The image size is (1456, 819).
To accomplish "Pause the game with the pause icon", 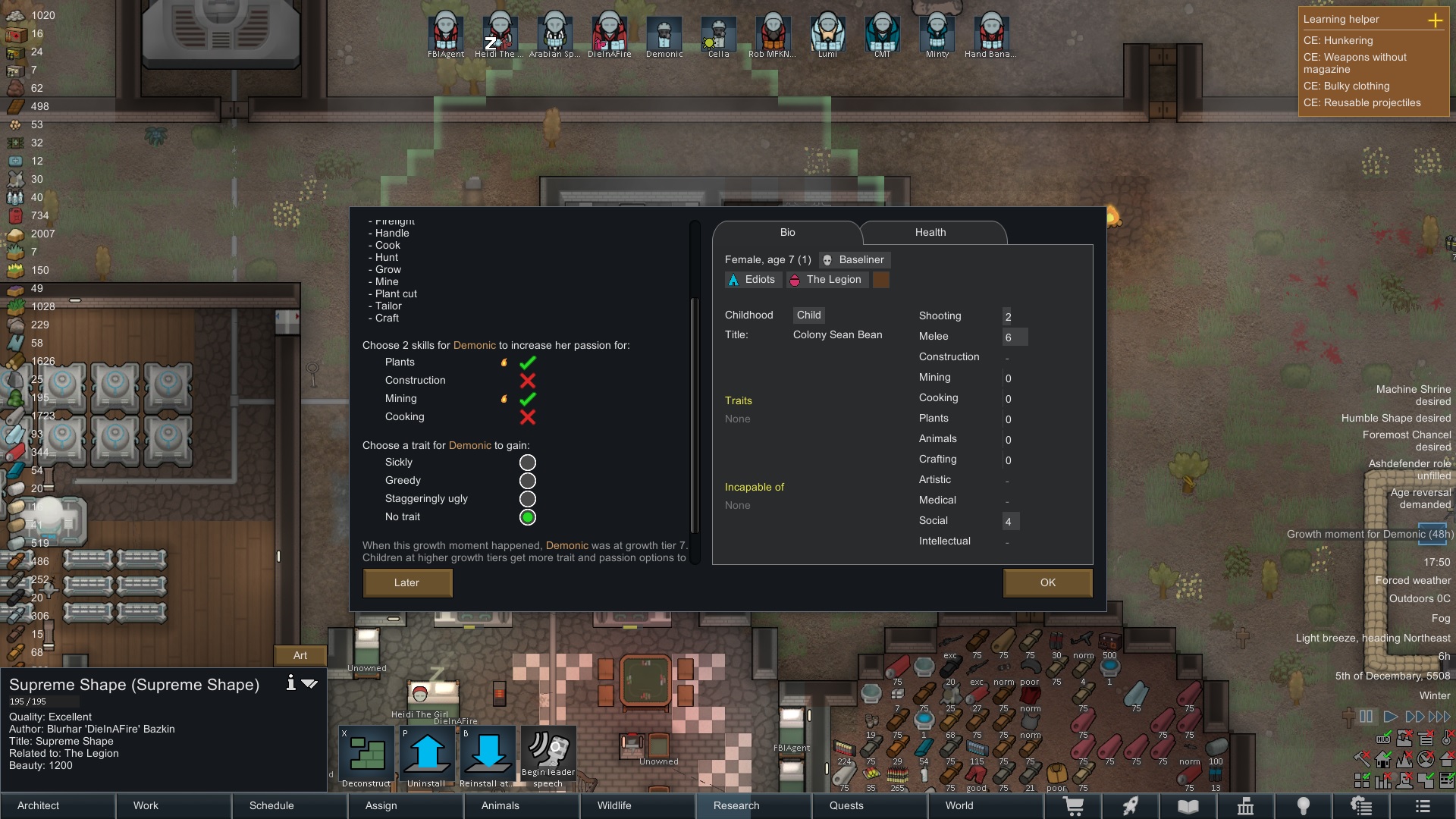I will (x=1364, y=717).
